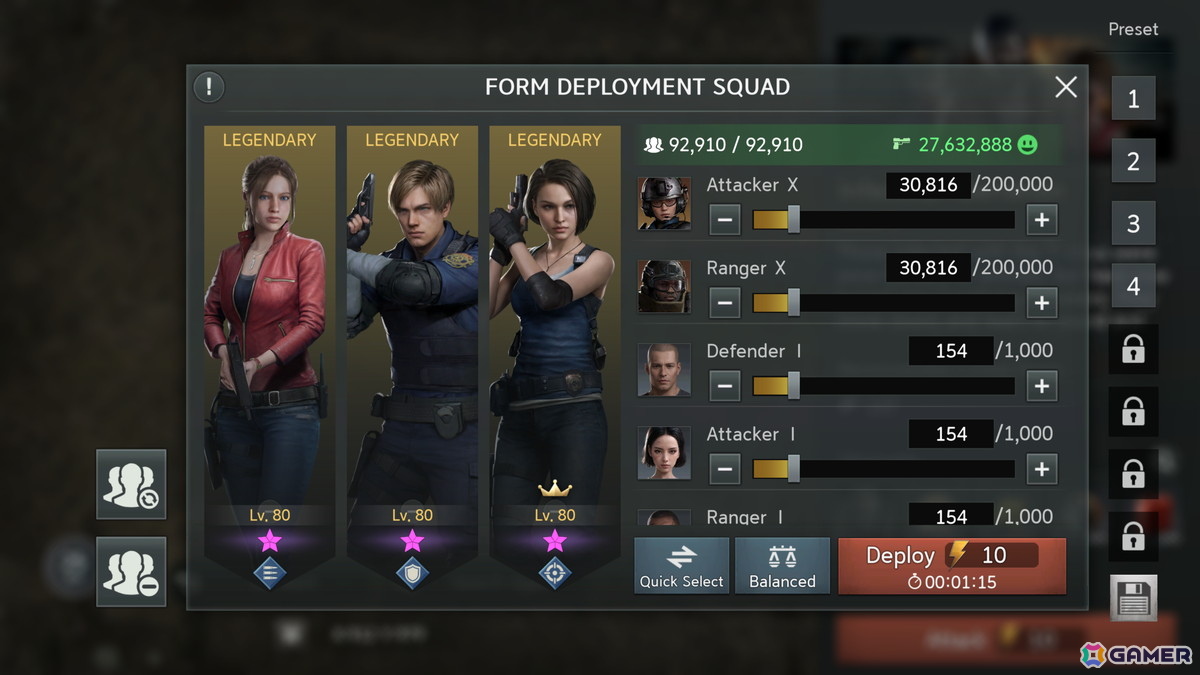Switch to preset 2
The height and width of the screenshot is (675, 1200).
1133,161
